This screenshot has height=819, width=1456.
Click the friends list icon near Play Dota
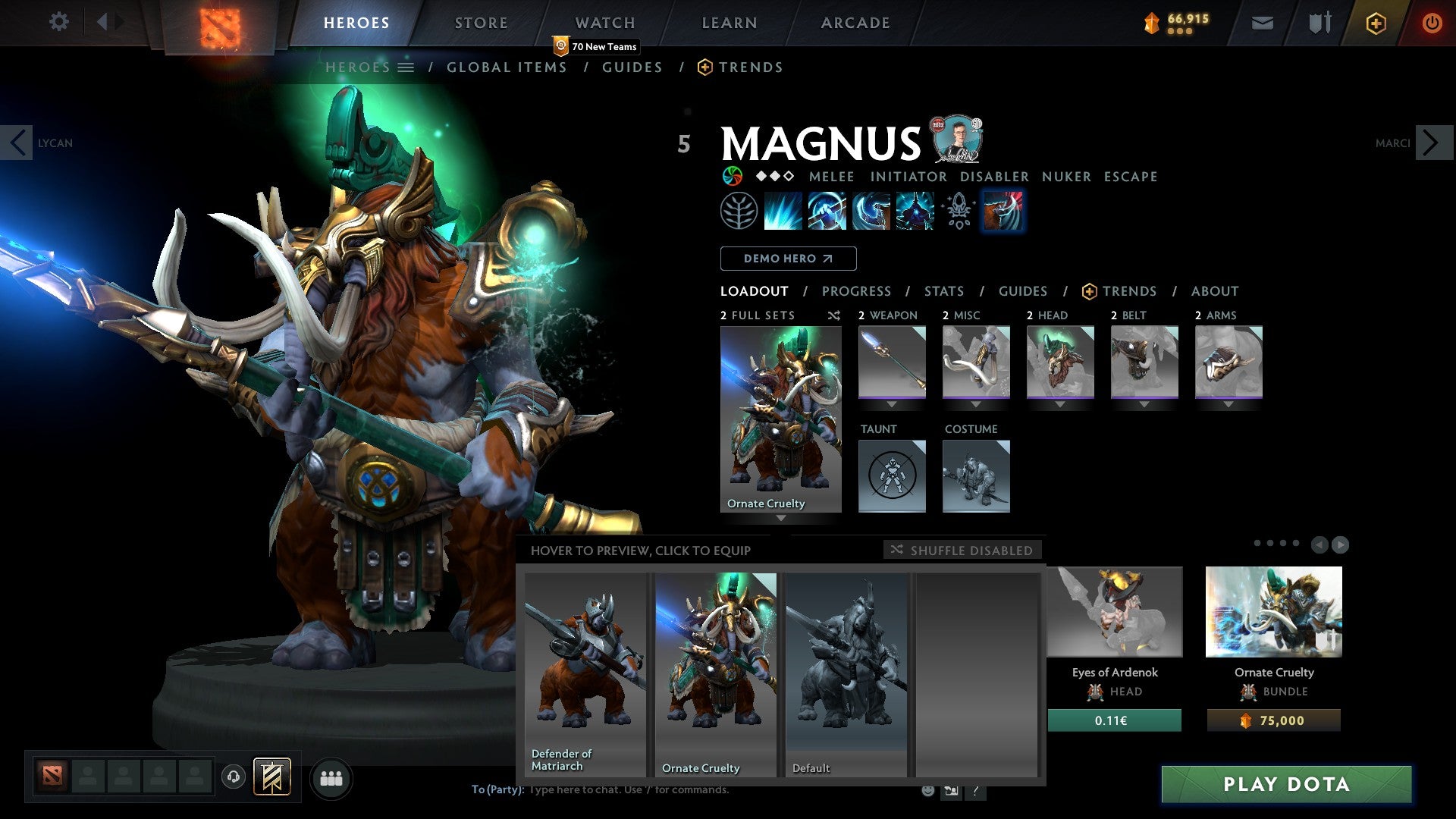coord(331,778)
